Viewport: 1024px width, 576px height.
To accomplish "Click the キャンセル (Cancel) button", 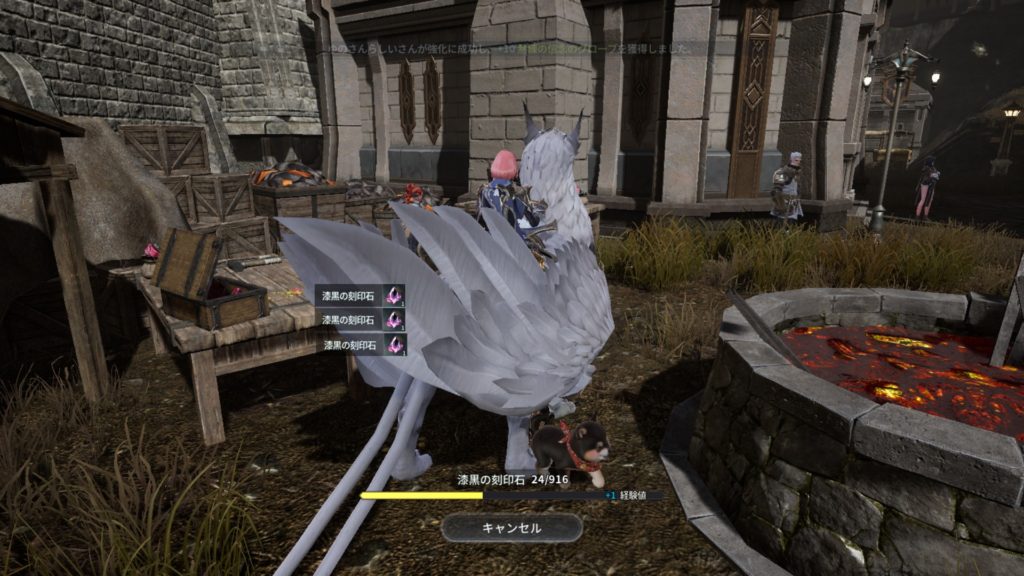I will click(511, 528).
